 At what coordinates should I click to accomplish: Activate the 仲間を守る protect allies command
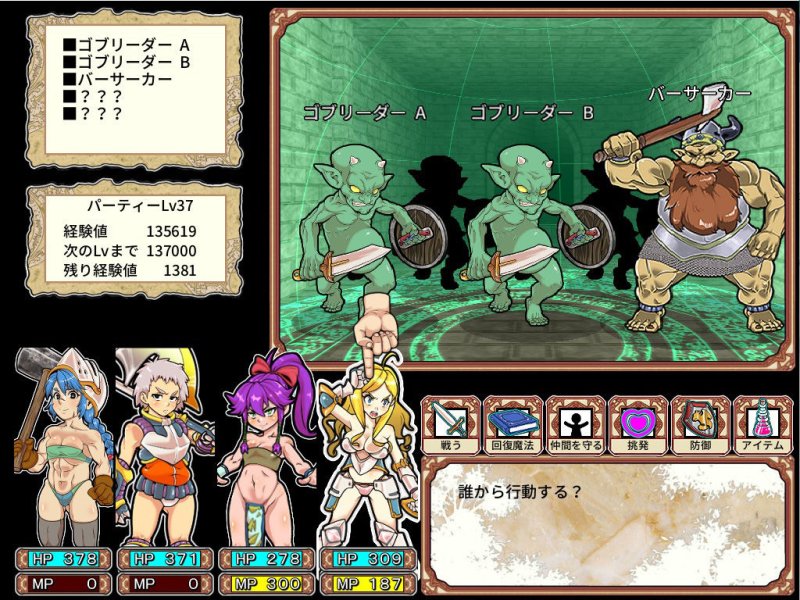point(576,424)
